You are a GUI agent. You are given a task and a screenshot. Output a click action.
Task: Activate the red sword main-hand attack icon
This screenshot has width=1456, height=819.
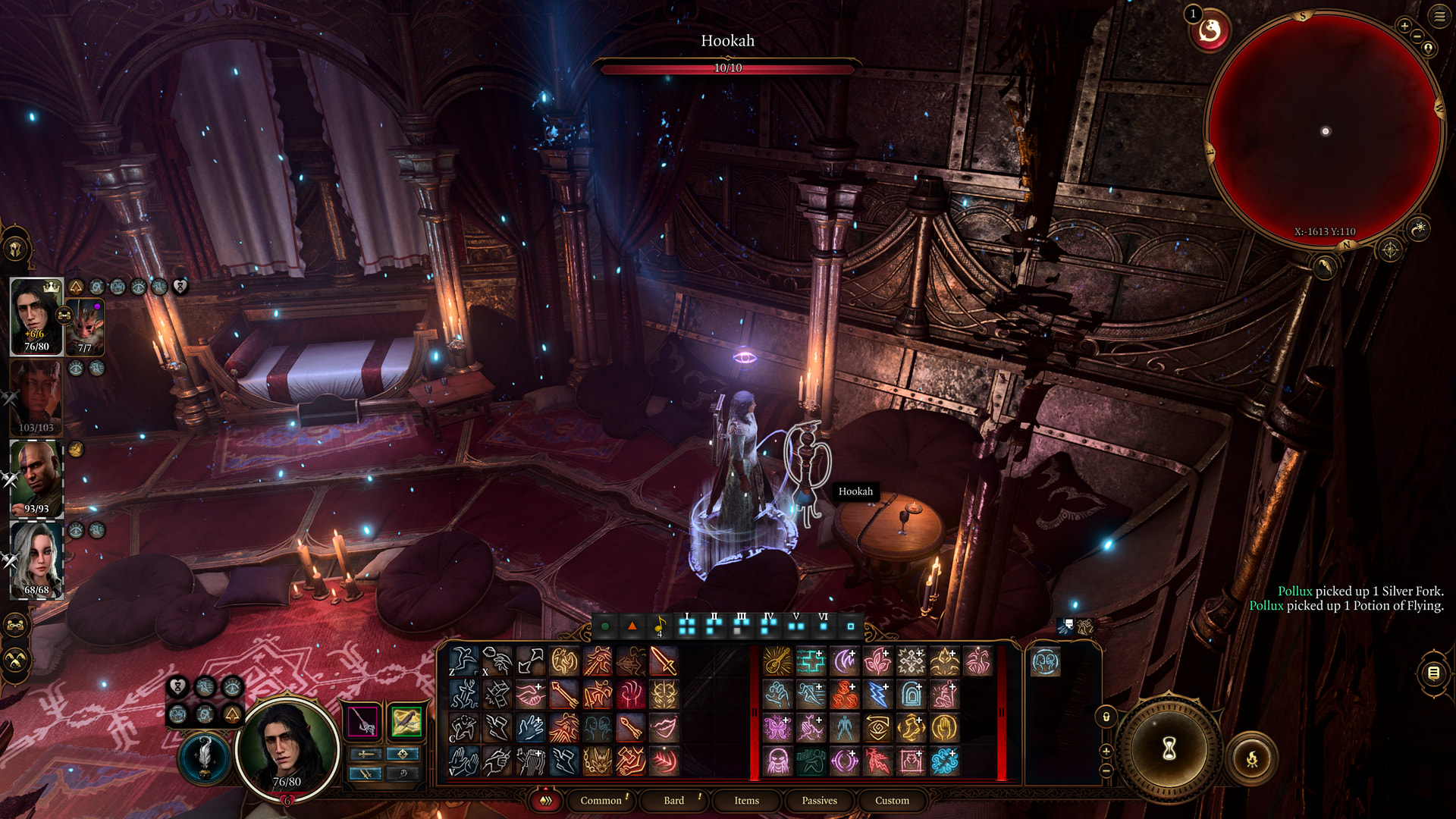tap(664, 661)
